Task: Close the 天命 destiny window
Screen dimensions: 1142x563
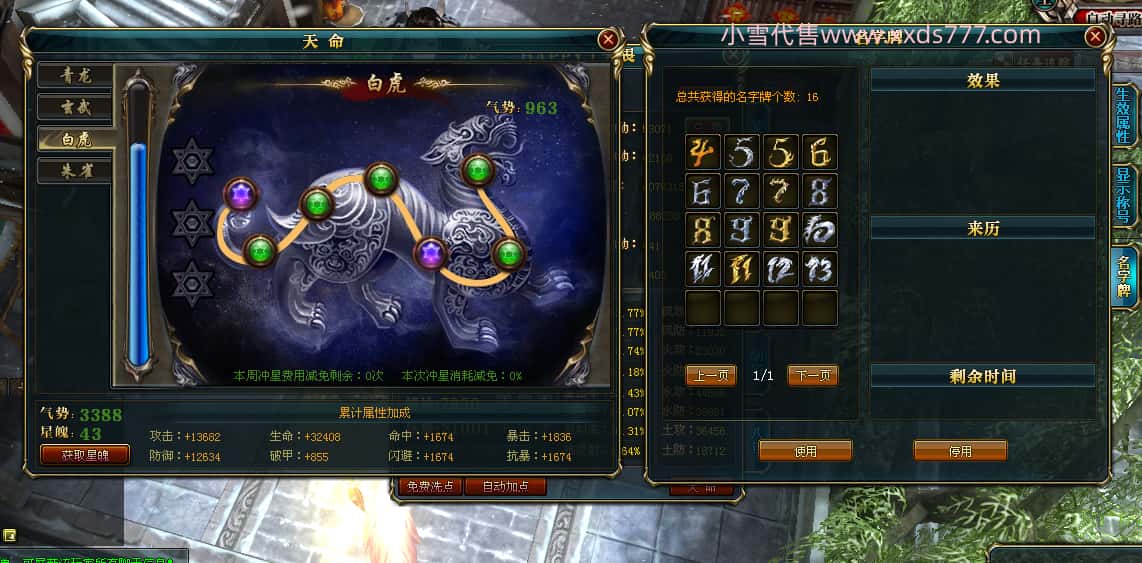Action: (607, 40)
